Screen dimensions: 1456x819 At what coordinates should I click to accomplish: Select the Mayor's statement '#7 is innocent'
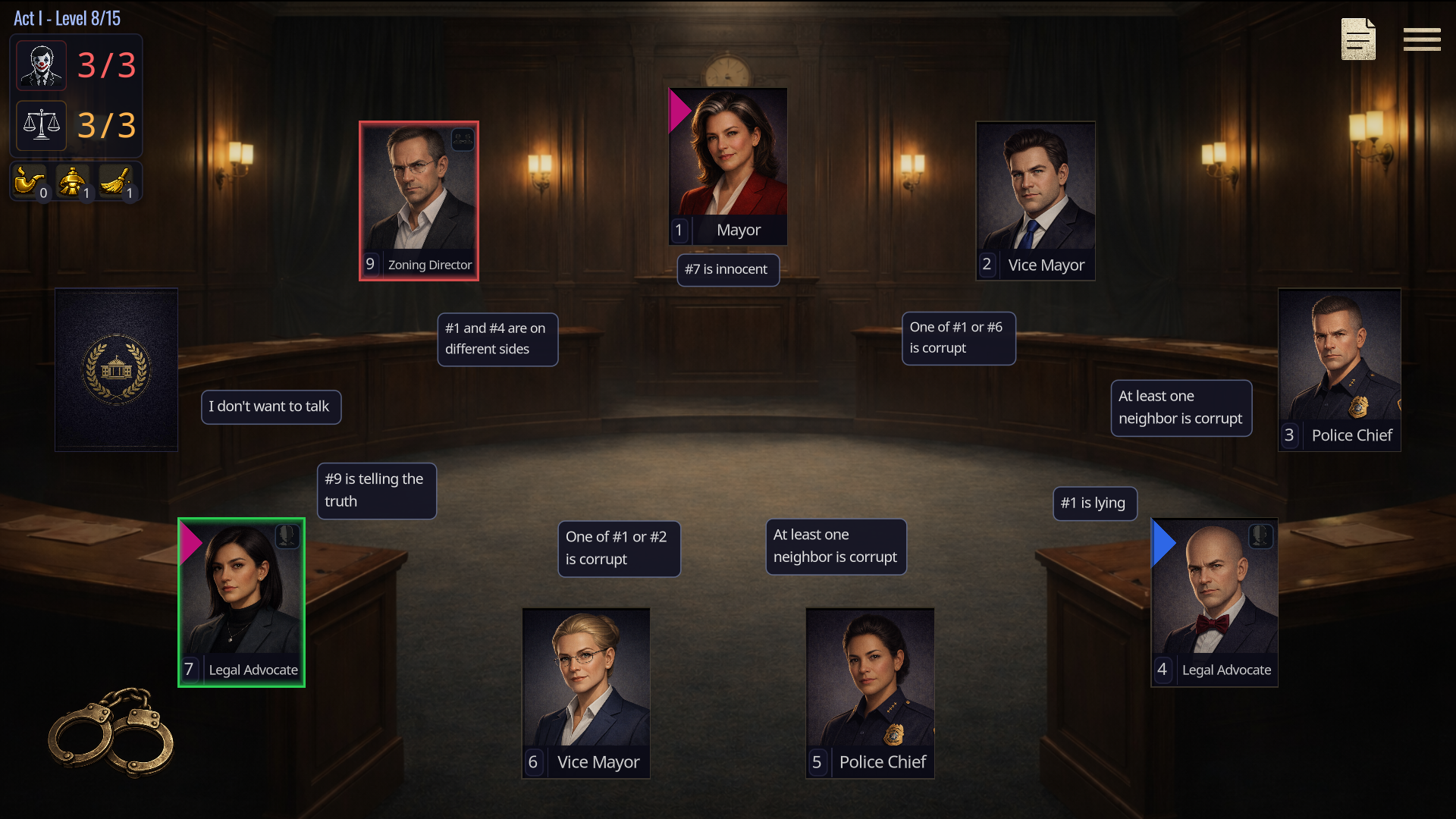[x=727, y=269]
